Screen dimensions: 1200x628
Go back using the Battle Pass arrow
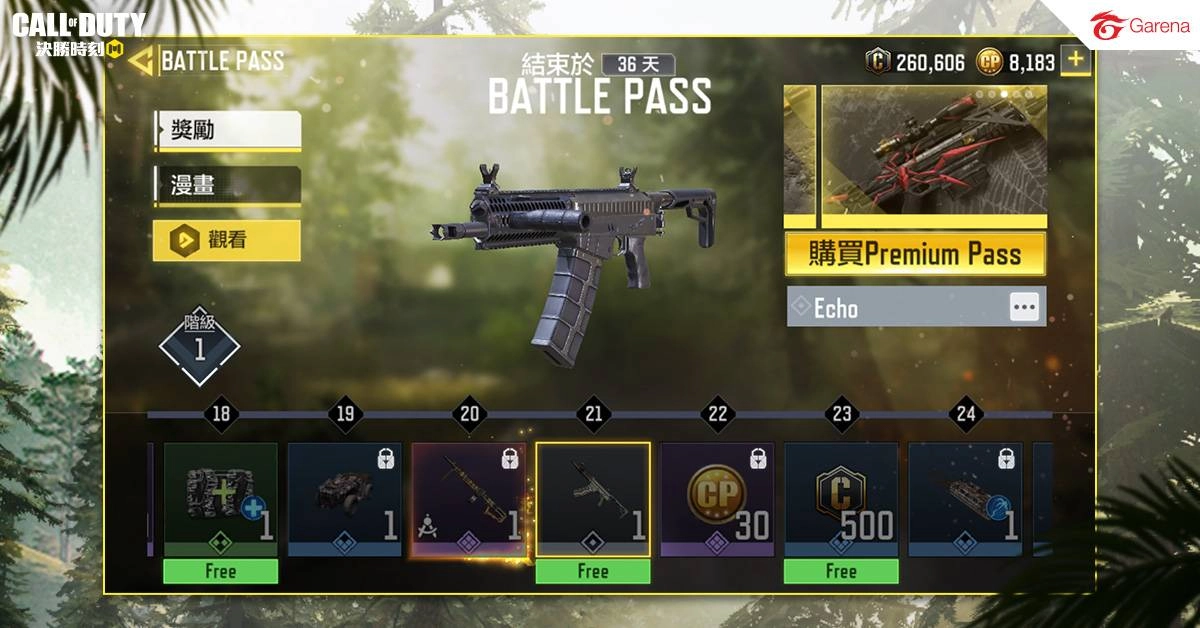pos(141,61)
